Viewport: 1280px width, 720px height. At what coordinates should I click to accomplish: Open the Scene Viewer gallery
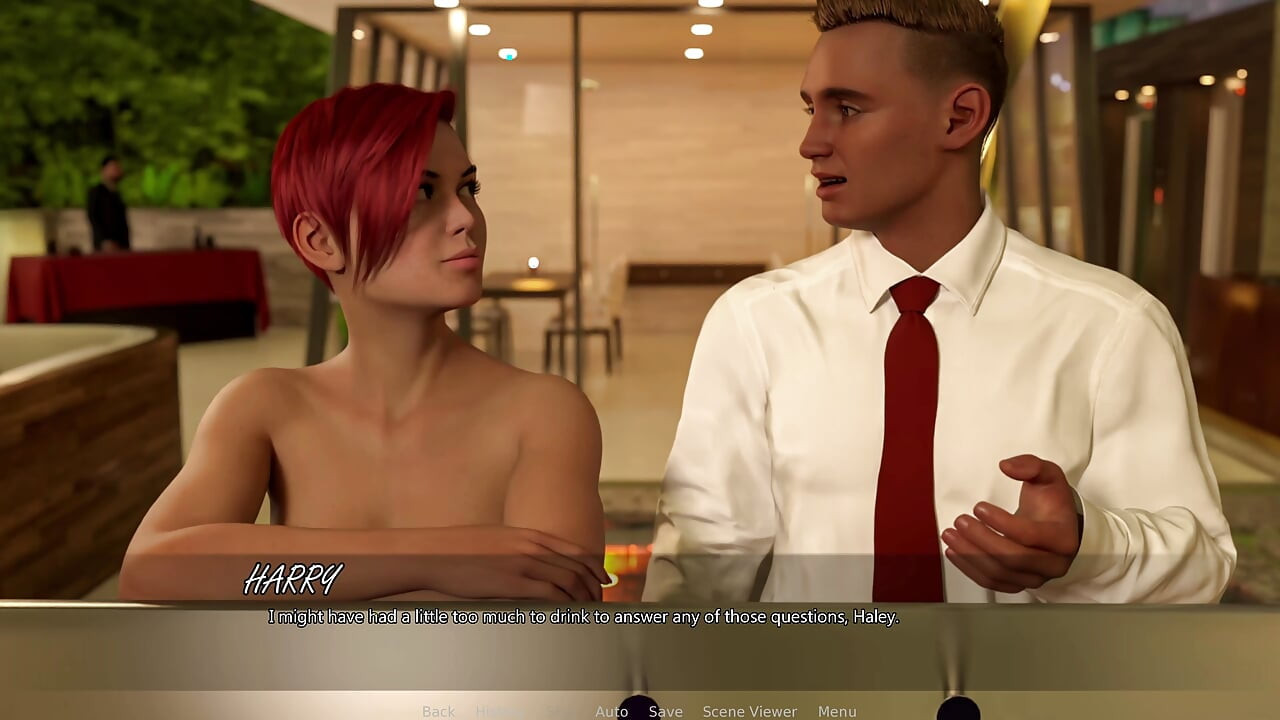coord(750,711)
